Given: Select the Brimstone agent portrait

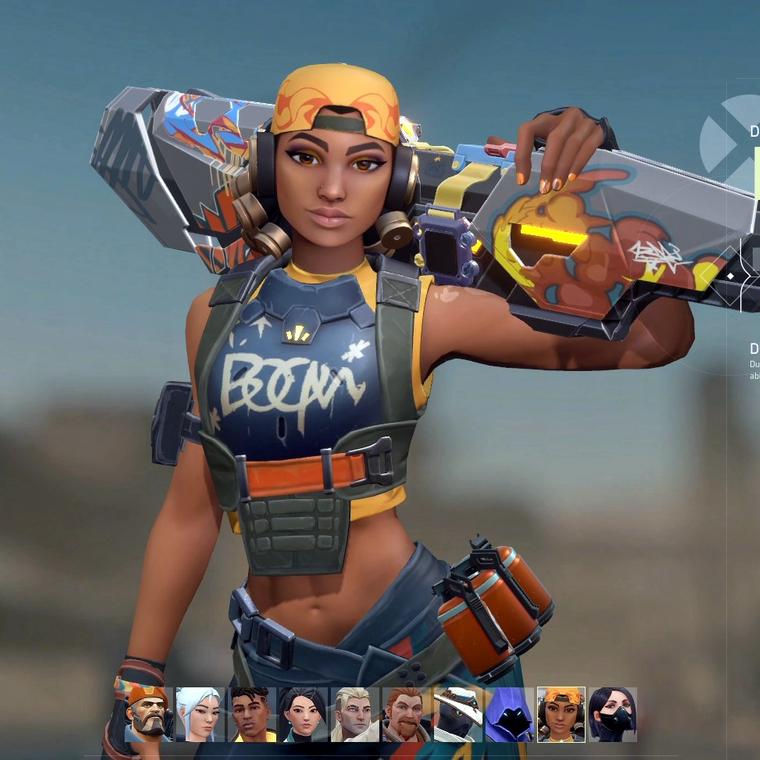Looking at the screenshot, I should tap(149, 714).
